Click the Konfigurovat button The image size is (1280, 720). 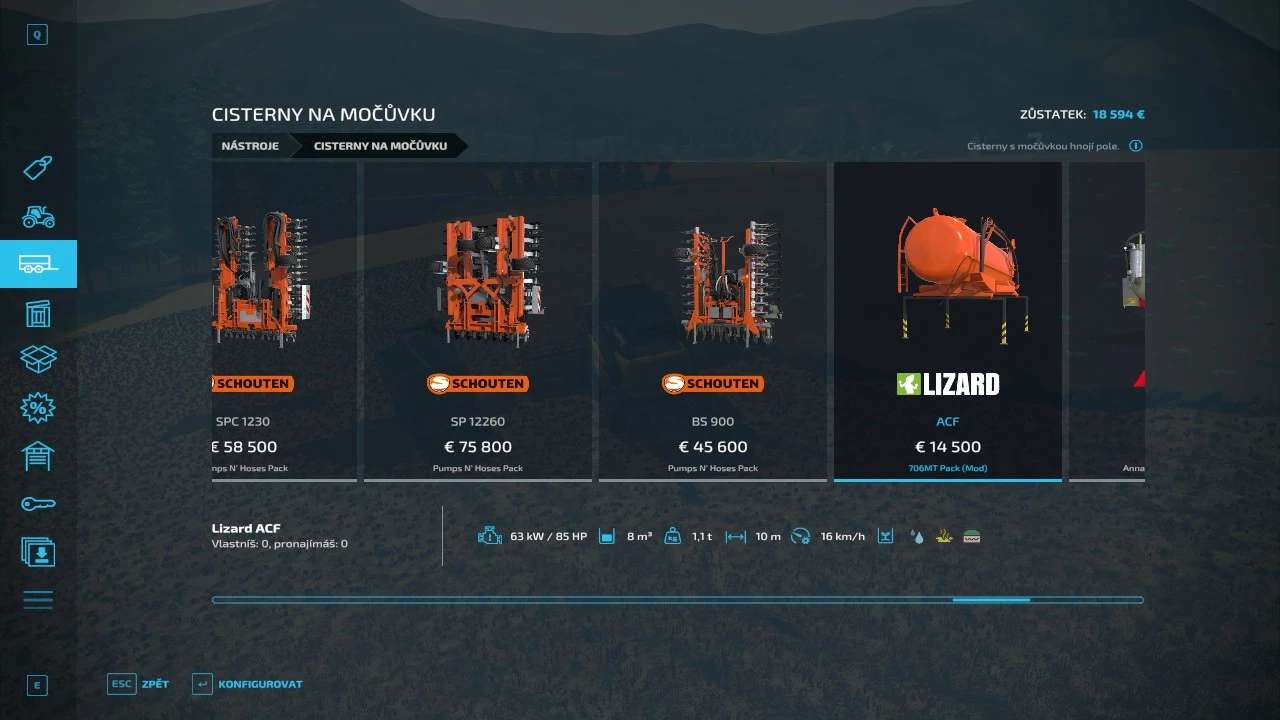(x=248, y=684)
